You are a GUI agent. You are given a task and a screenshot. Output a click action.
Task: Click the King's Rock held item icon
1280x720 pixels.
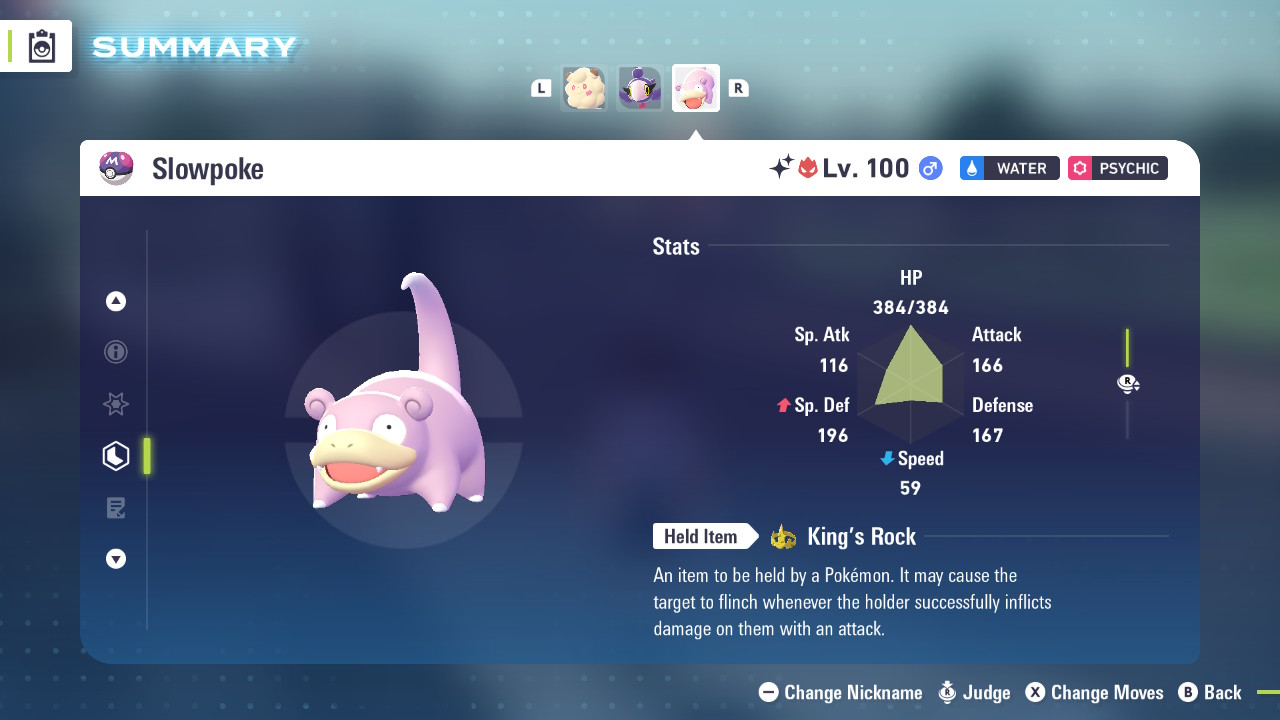tap(785, 536)
